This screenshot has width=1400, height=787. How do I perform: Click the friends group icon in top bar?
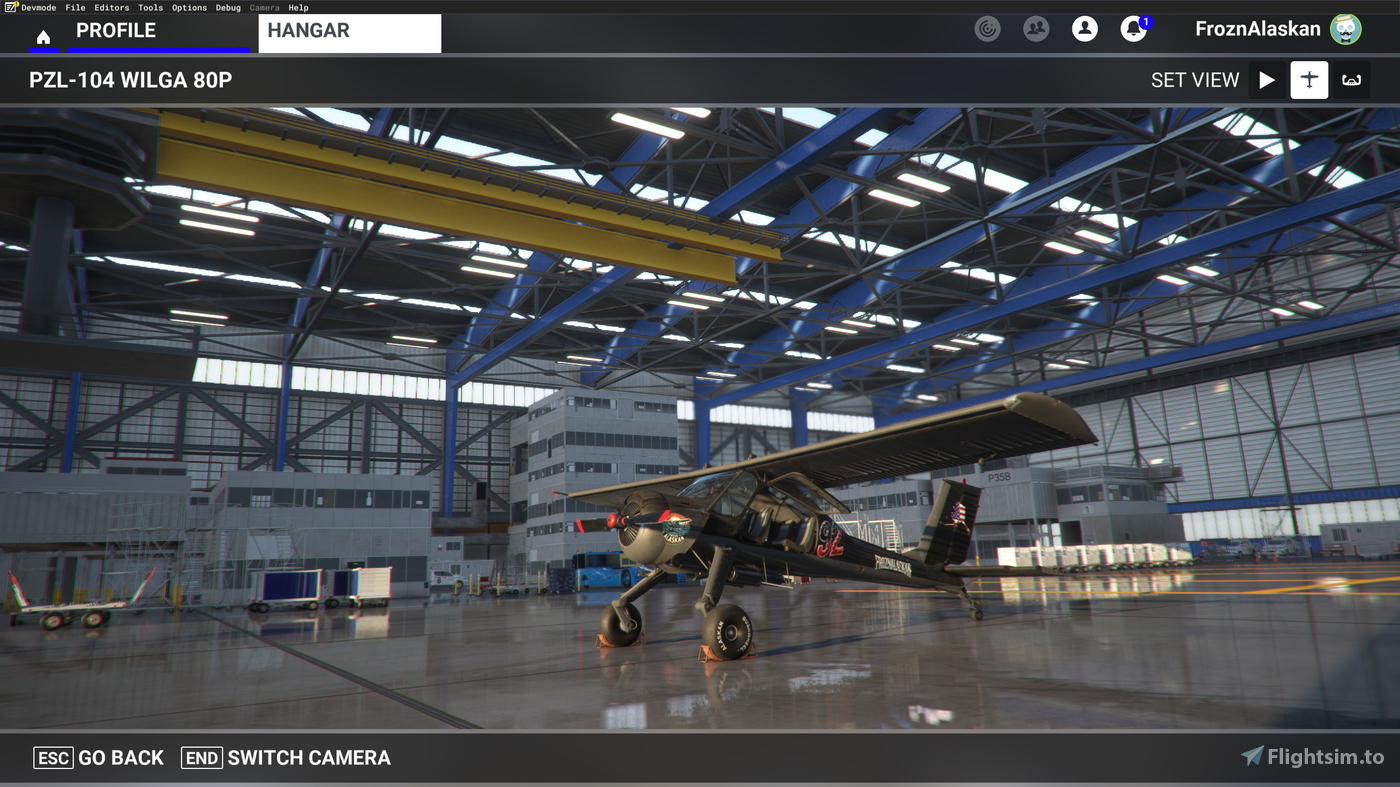pos(1036,29)
